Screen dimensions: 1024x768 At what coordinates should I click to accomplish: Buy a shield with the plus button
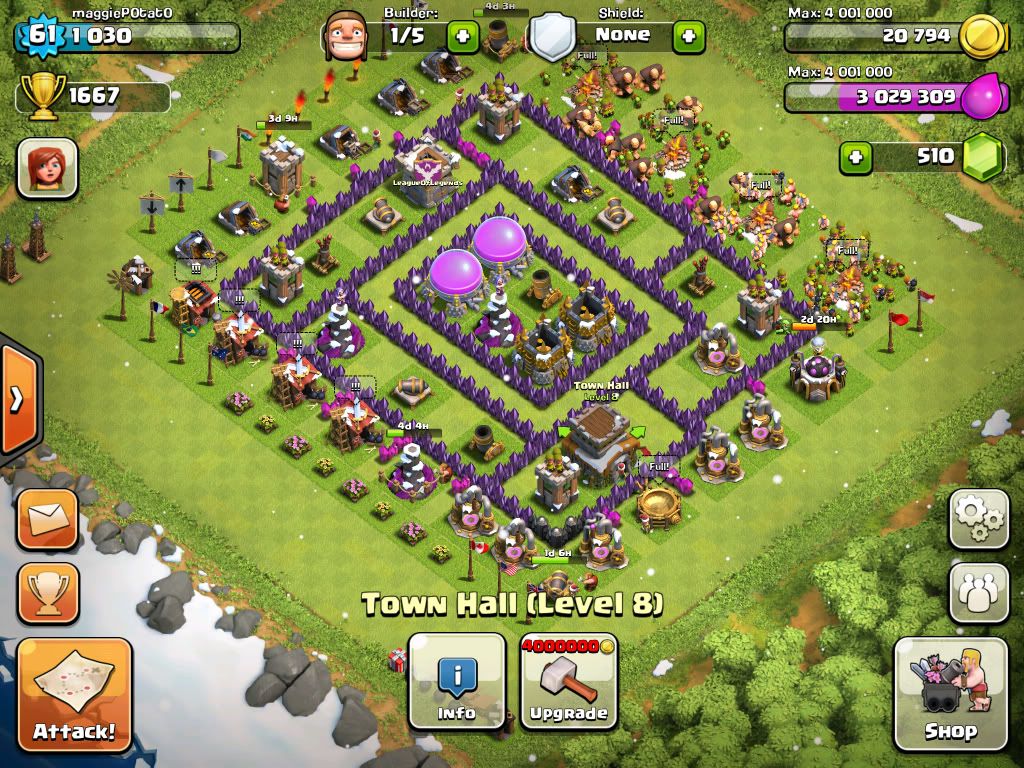688,37
